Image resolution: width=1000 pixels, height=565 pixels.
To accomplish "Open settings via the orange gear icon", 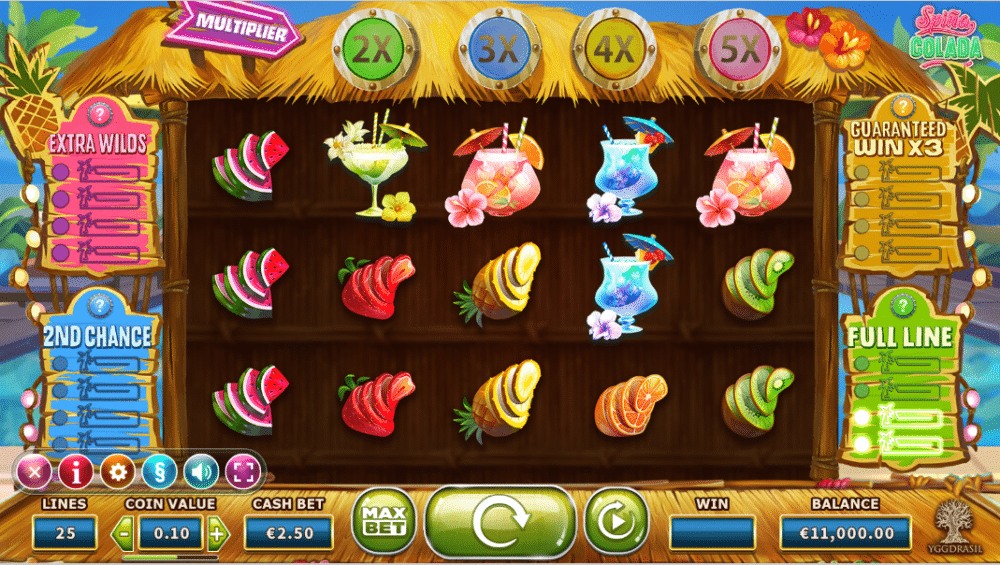I will tap(118, 470).
